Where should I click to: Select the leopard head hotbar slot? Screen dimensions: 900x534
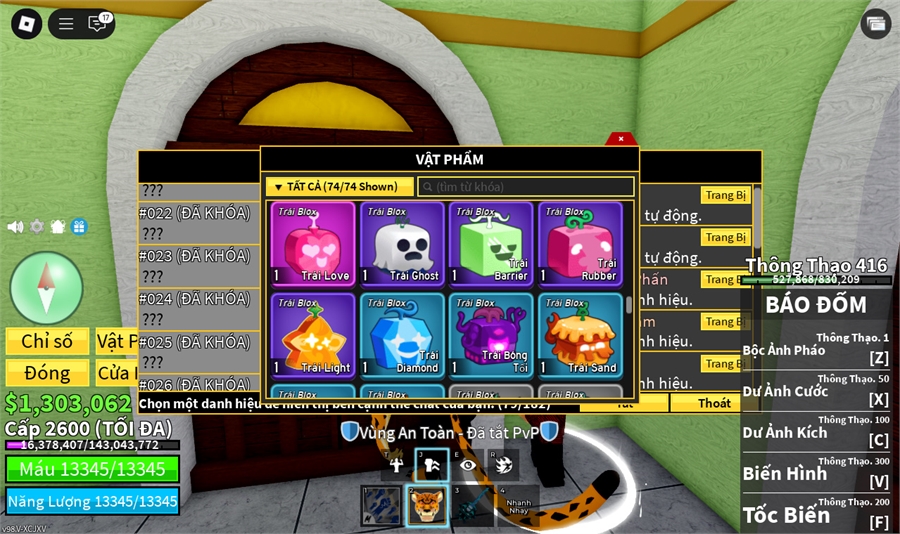click(x=427, y=505)
